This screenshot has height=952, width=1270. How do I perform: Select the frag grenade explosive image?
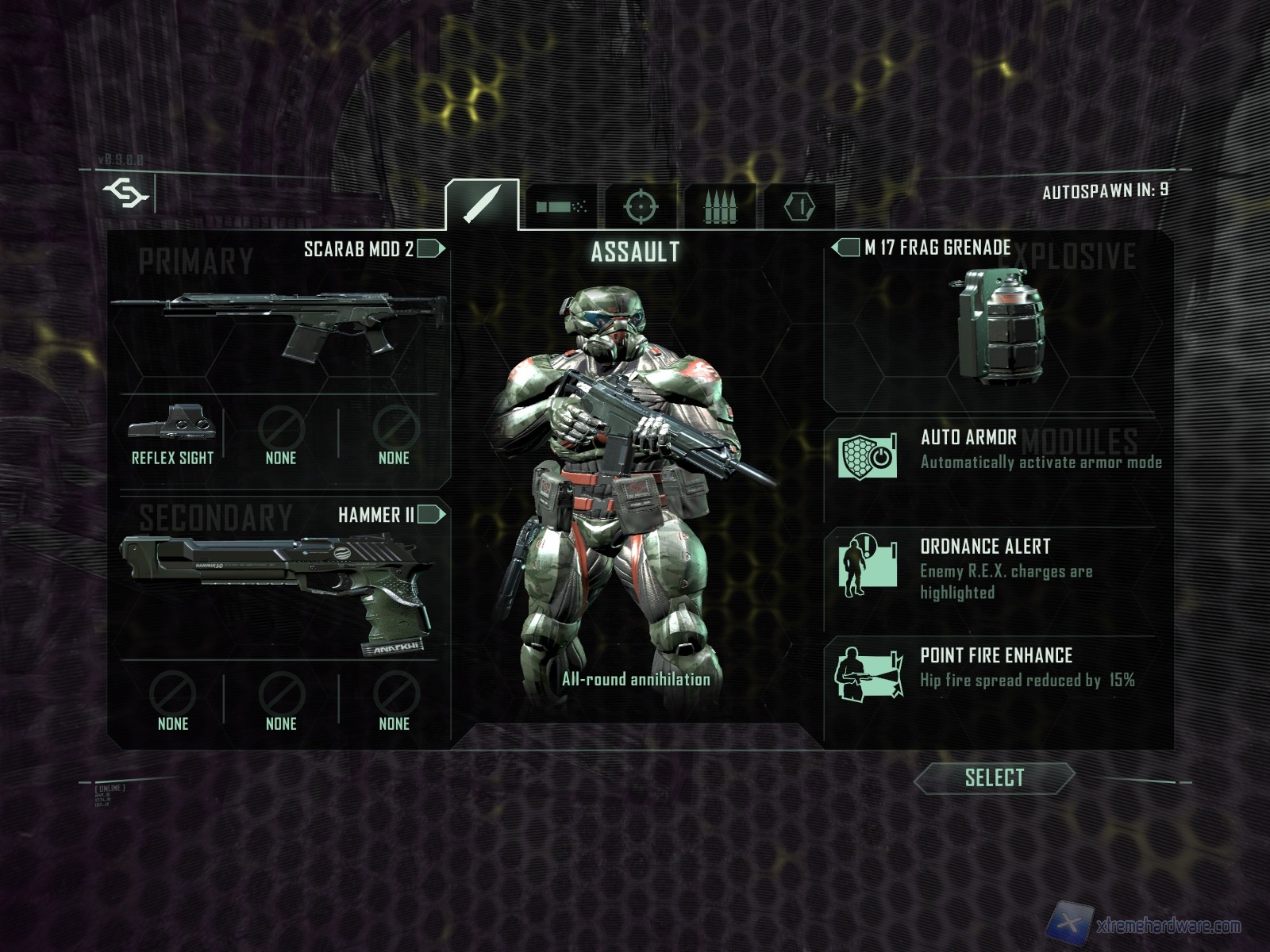coord(1000,325)
